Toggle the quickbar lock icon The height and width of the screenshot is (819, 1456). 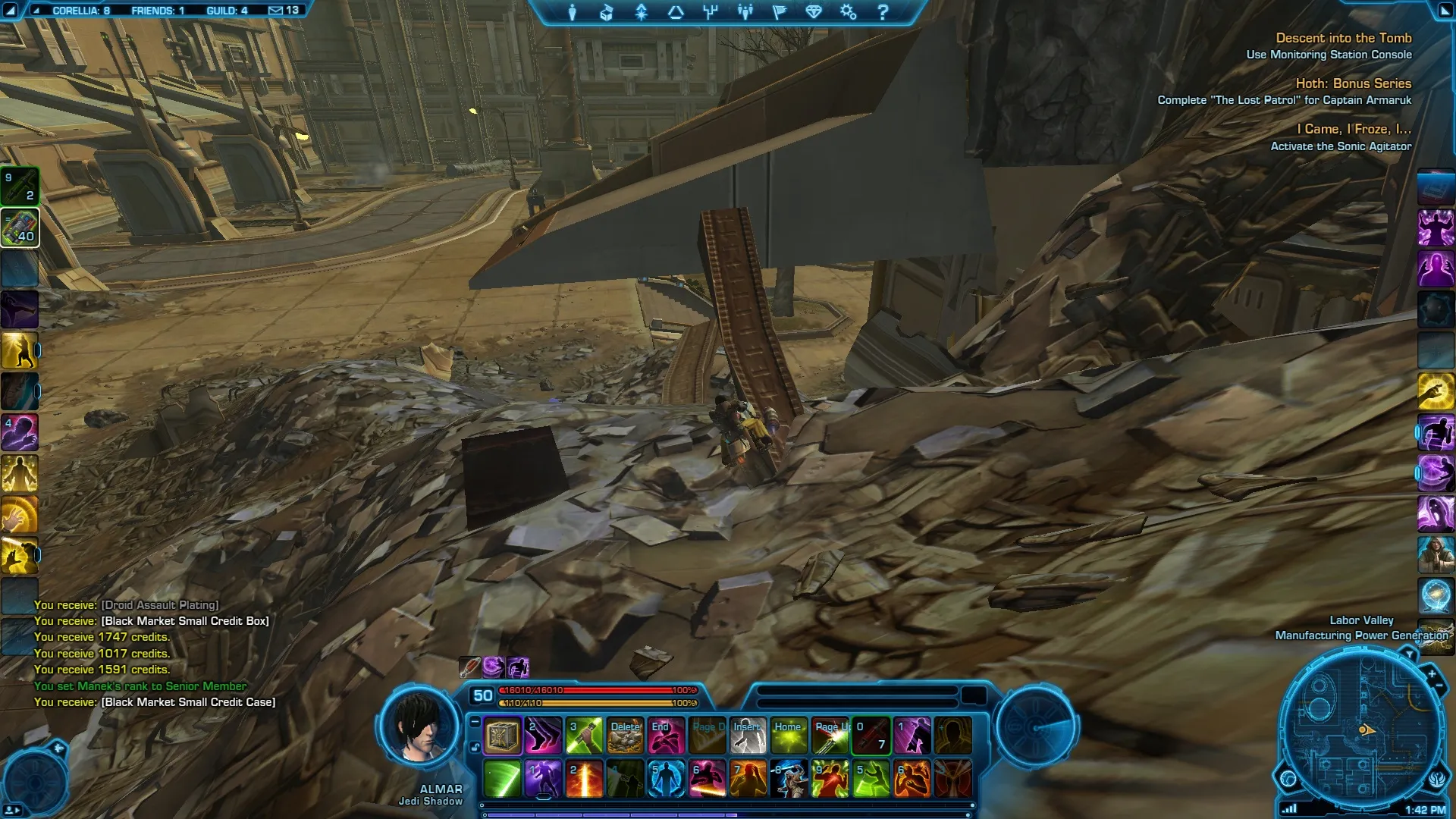click(x=475, y=747)
